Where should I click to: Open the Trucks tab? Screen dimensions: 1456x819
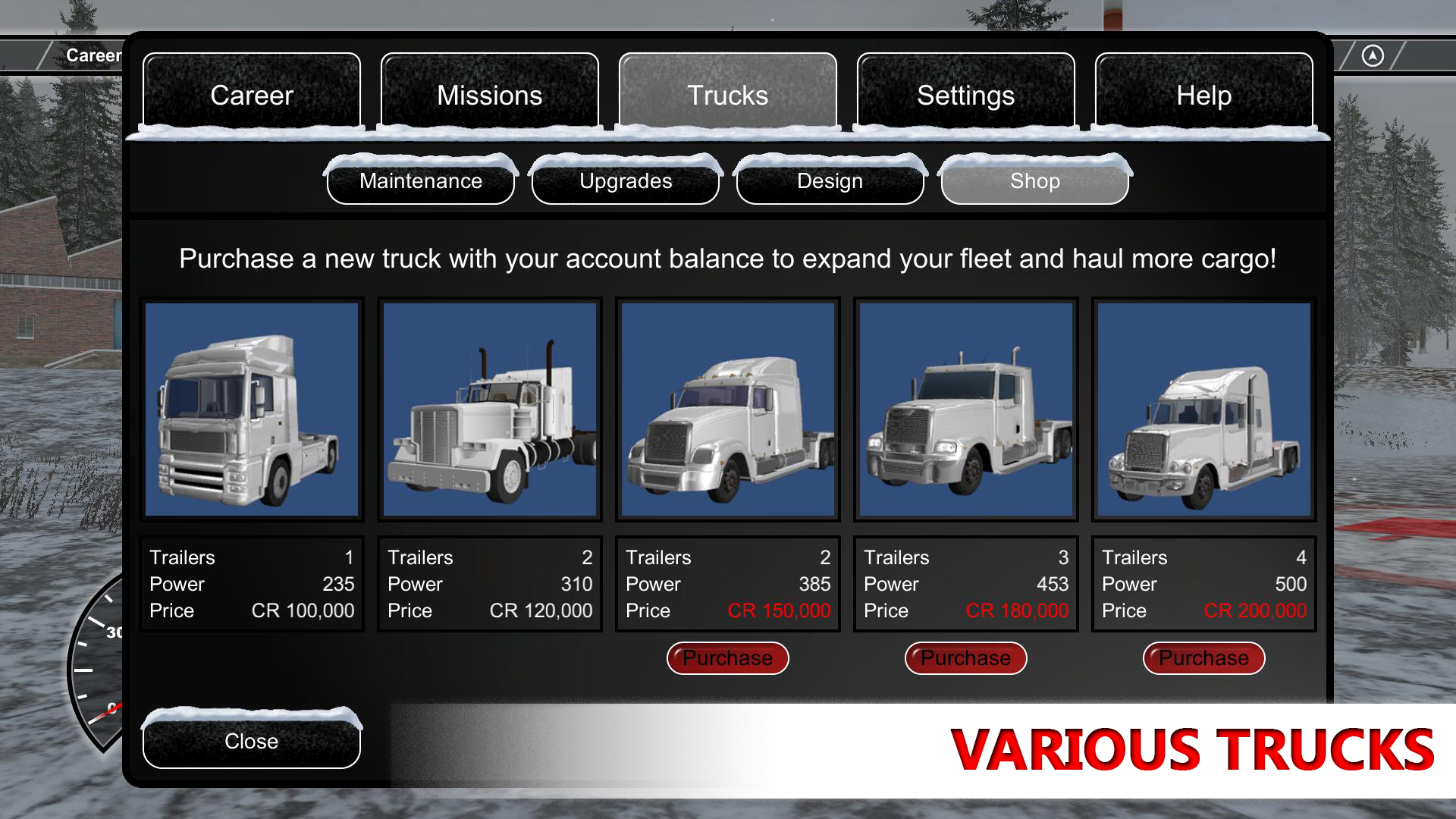726,95
